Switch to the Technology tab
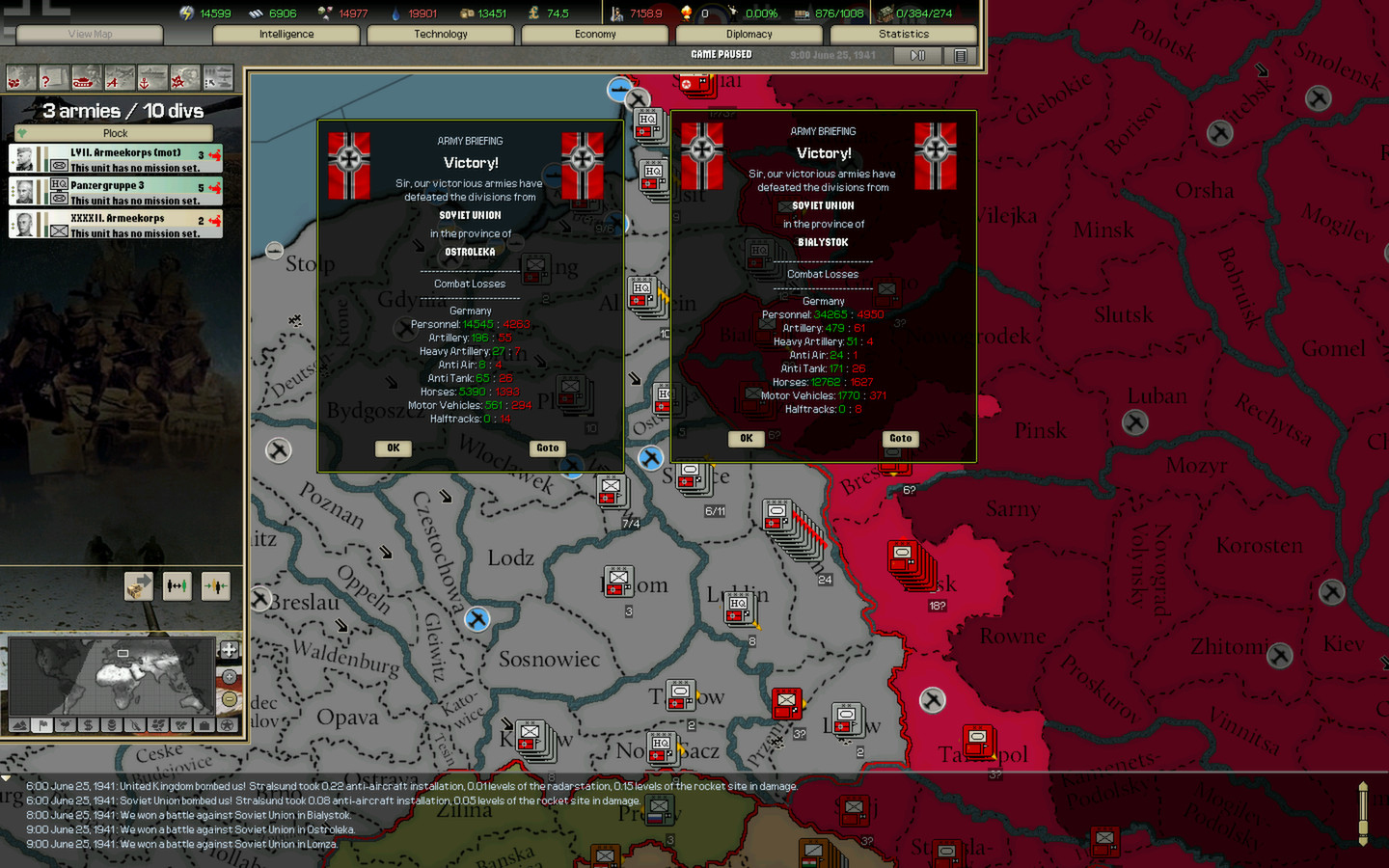This screenshot has height=868, width=1389. 440,34
